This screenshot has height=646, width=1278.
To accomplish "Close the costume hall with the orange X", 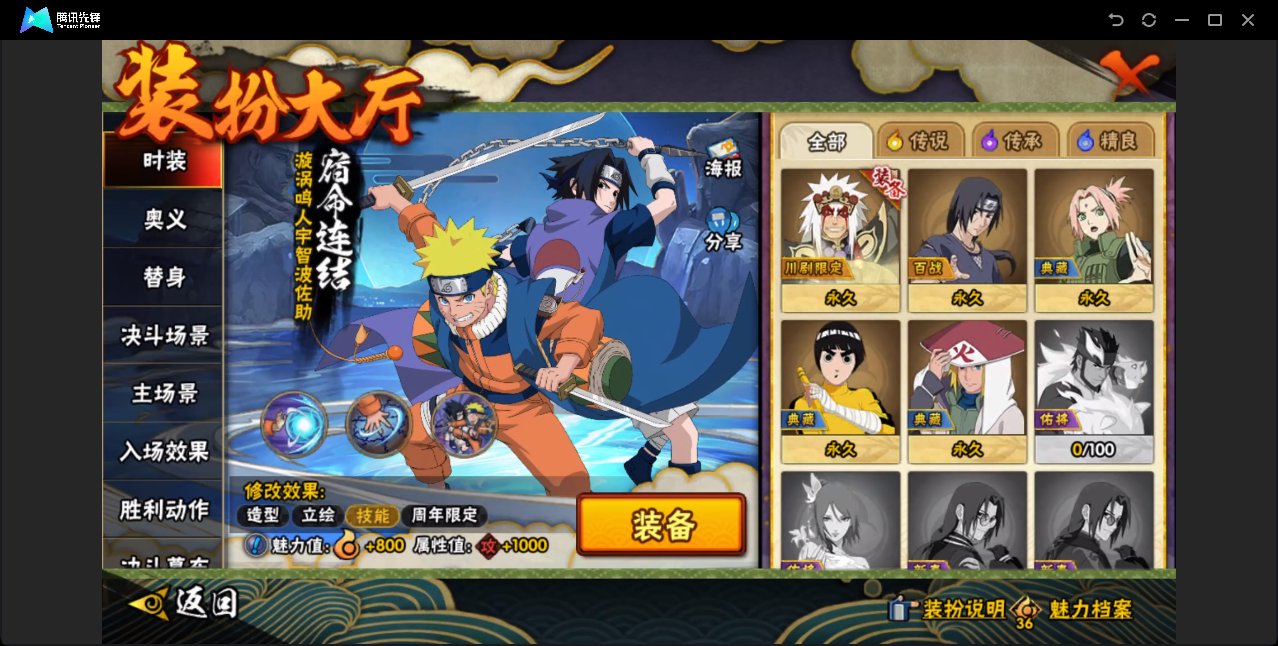I will (1129, 74).
